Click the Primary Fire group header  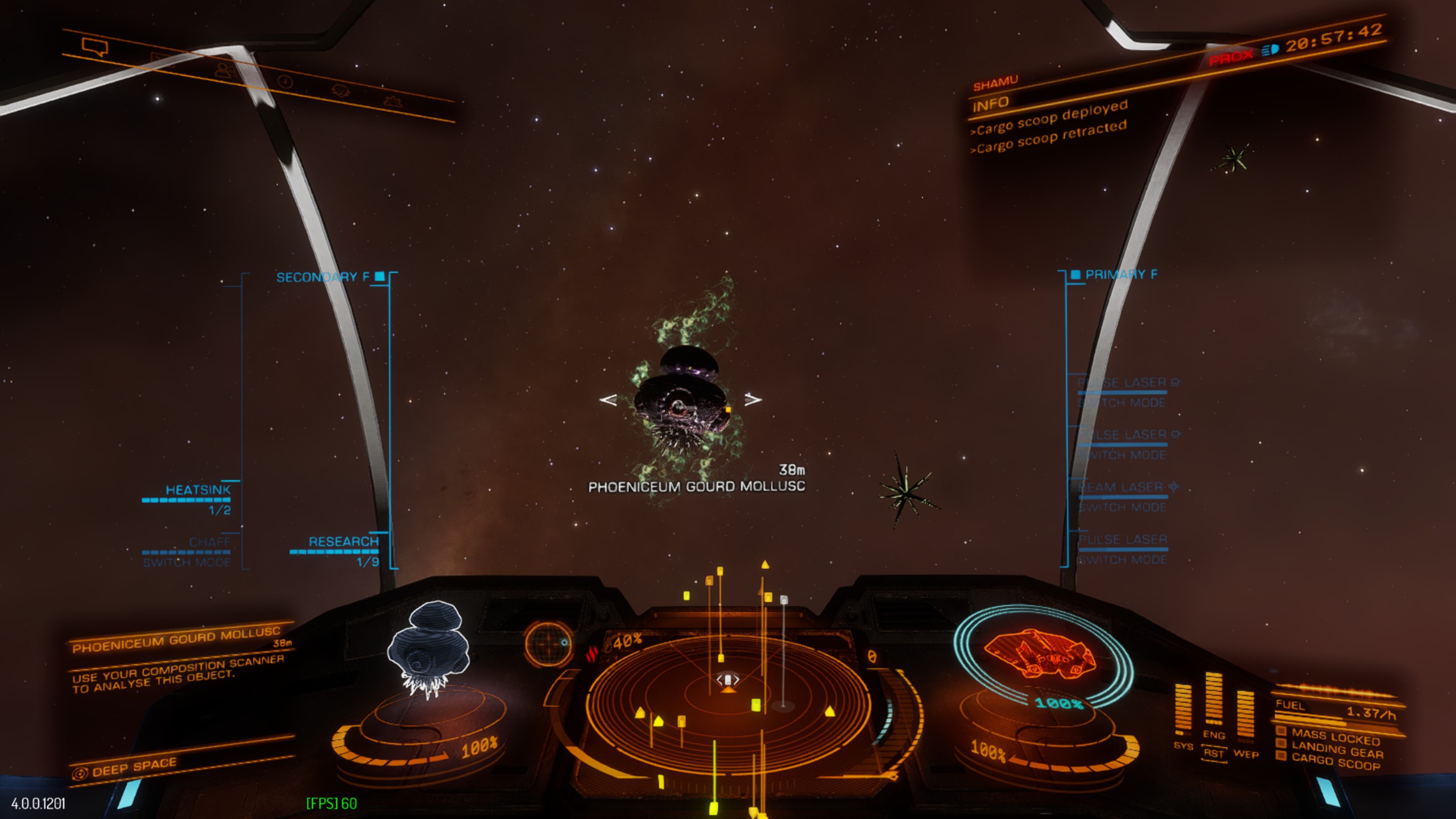coord(1120,275)
